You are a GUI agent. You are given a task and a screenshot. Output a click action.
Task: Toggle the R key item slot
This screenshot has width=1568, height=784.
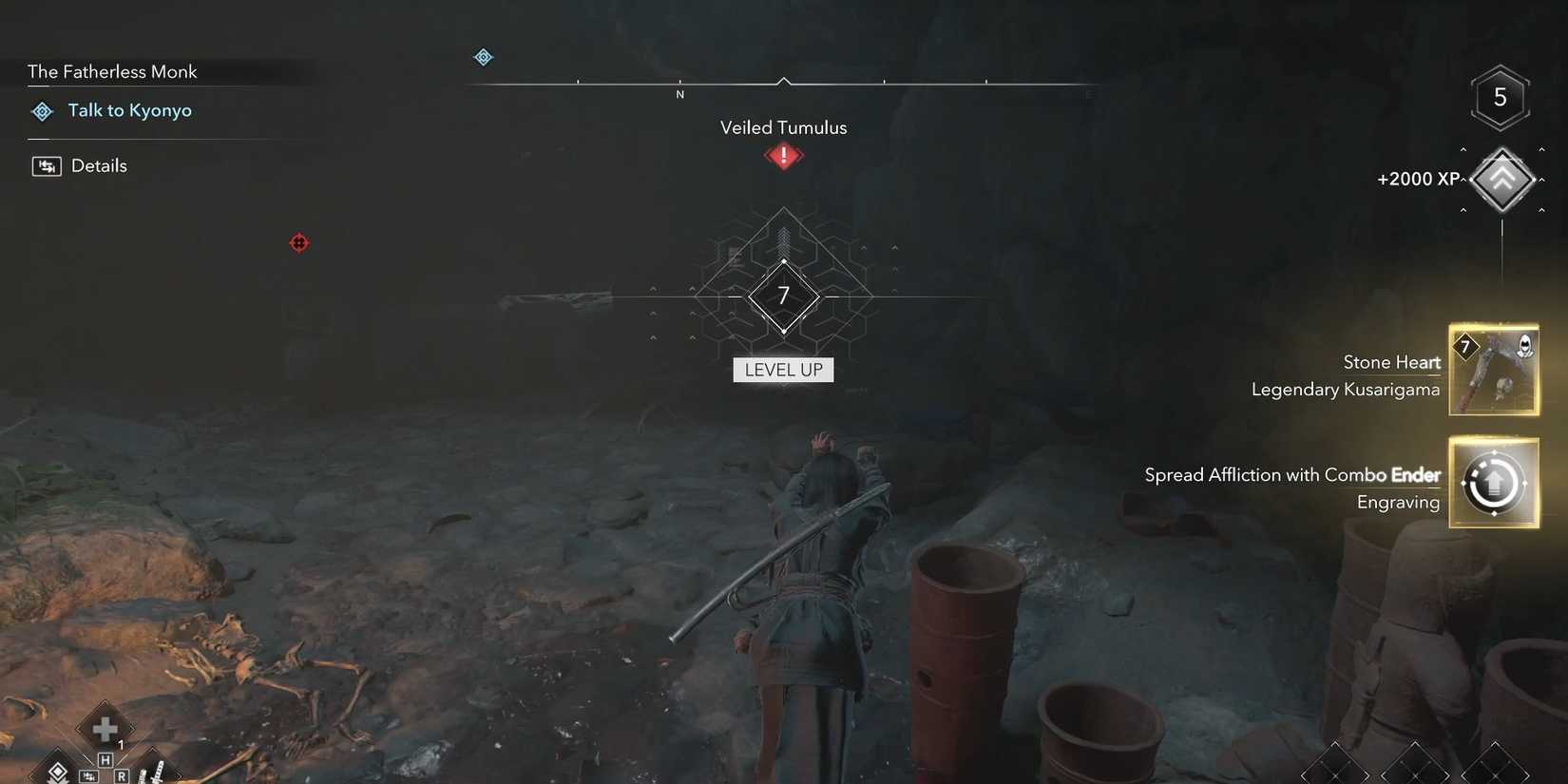pyautogui.click(x=121, y=775)
